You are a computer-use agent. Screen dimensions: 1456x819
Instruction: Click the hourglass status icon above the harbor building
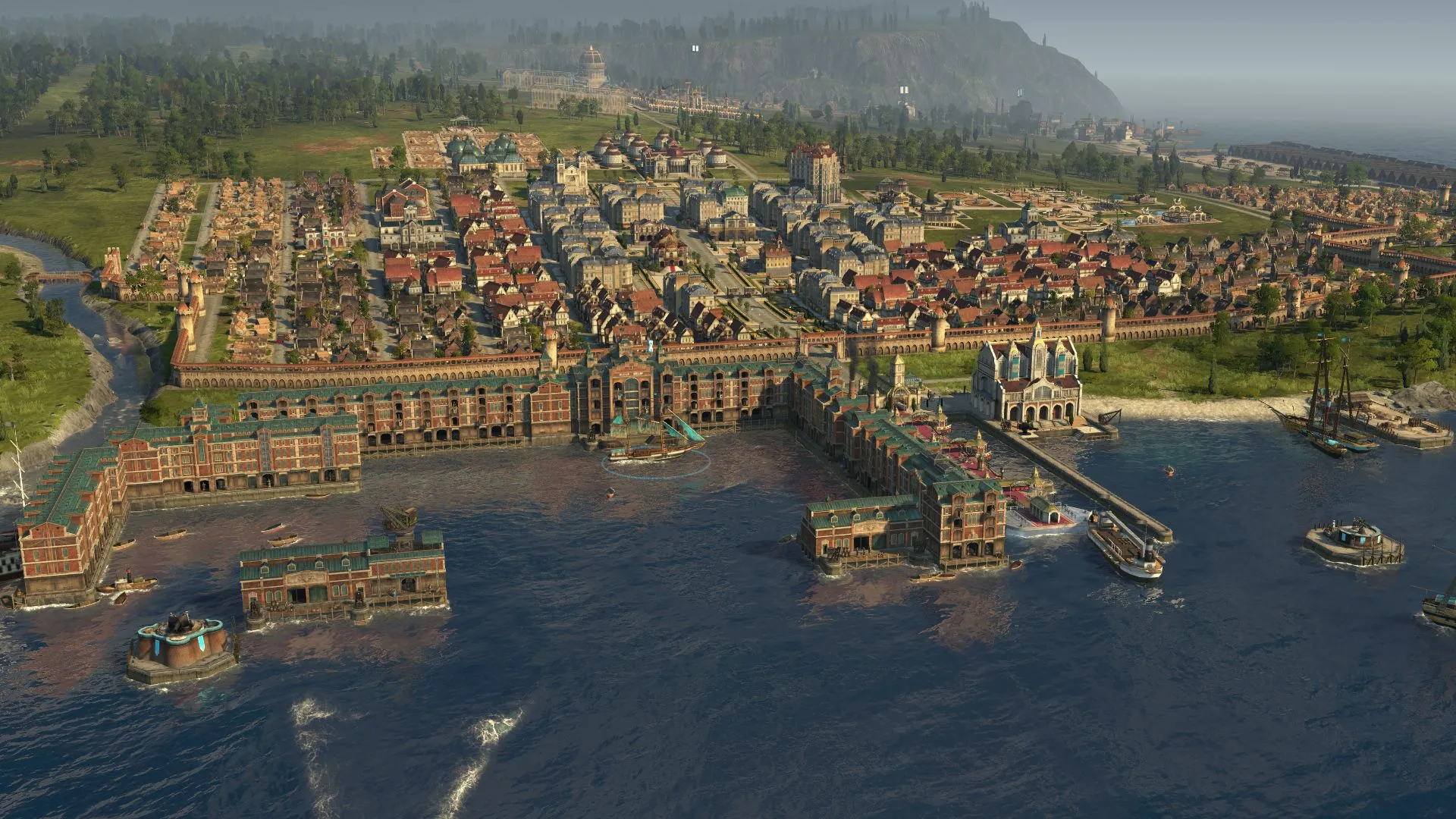pos(650,345)
